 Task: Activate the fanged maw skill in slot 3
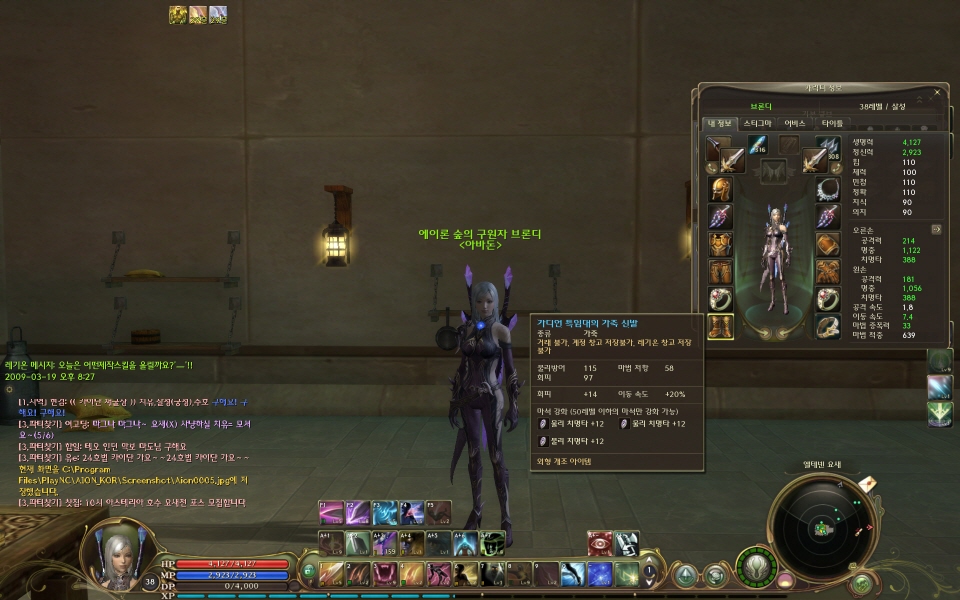pos(384,574)
